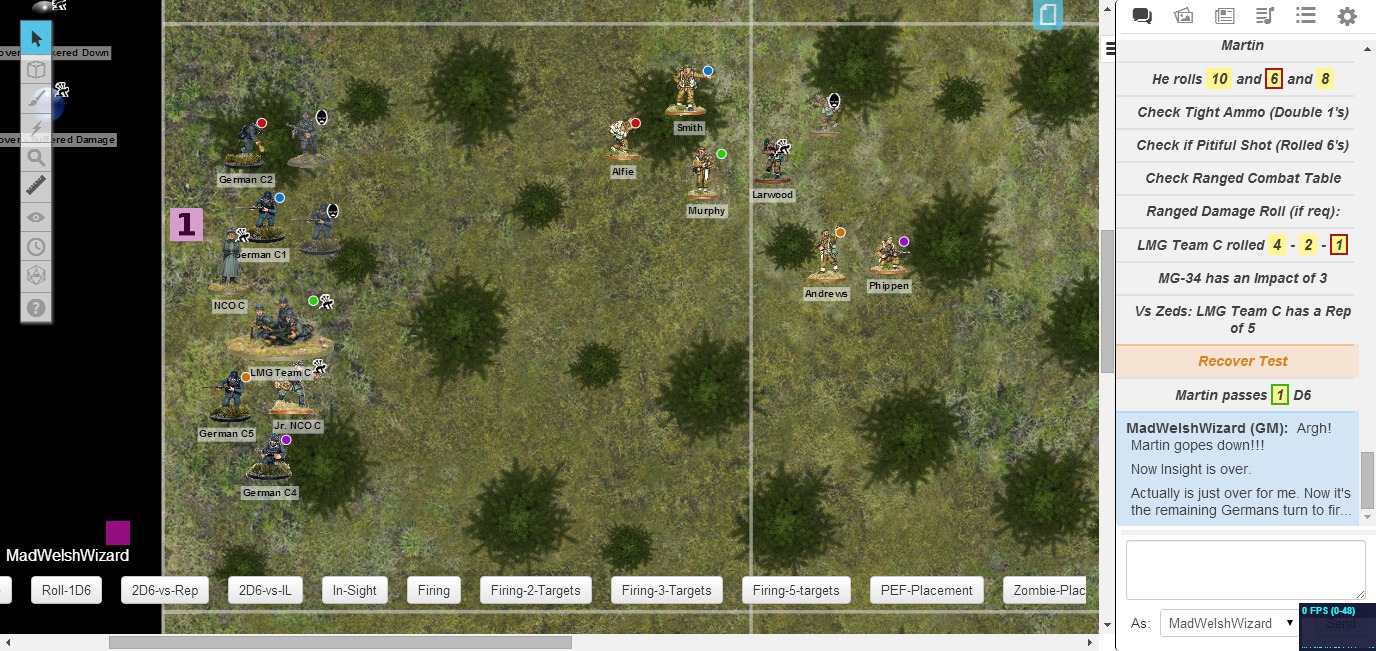This screenshot has width=1376, height=651.
Task: Pick the ruler measure tool
Action: point(36,186)
